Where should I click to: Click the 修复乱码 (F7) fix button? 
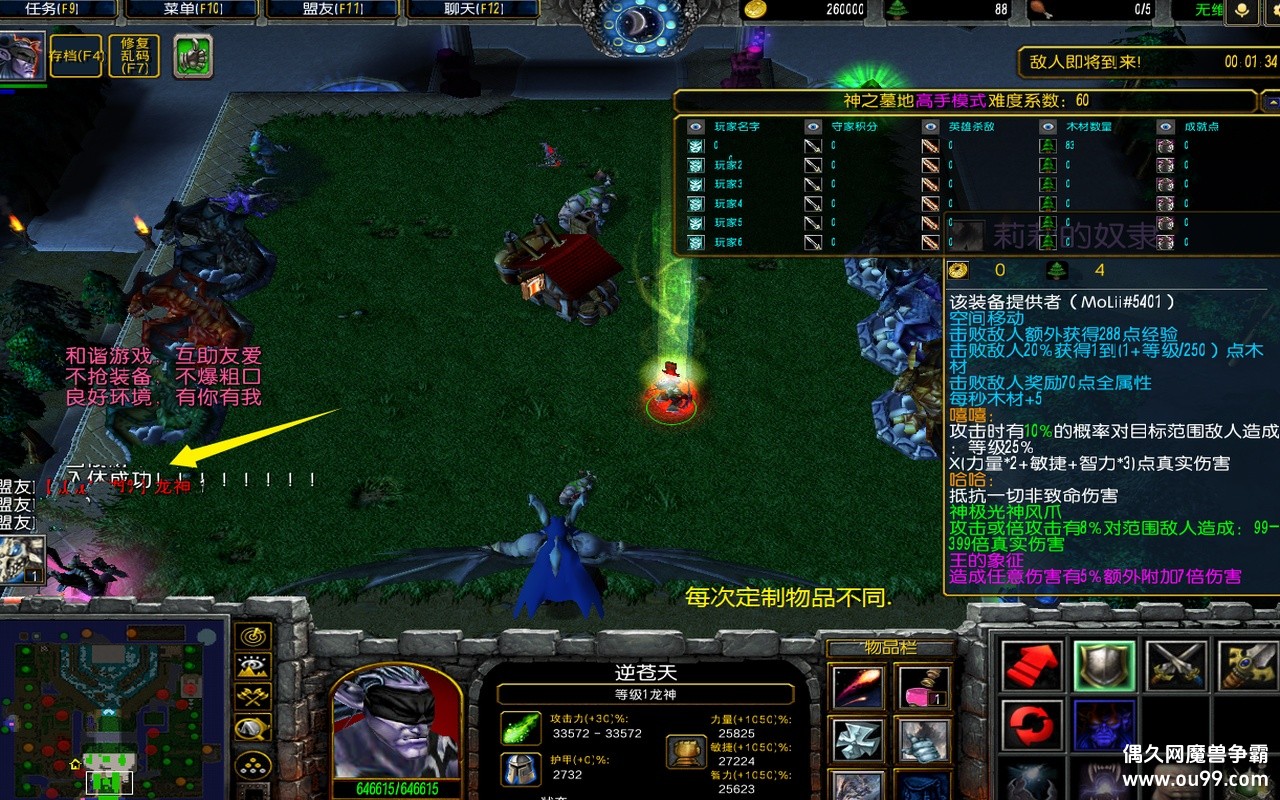point(134,56)
